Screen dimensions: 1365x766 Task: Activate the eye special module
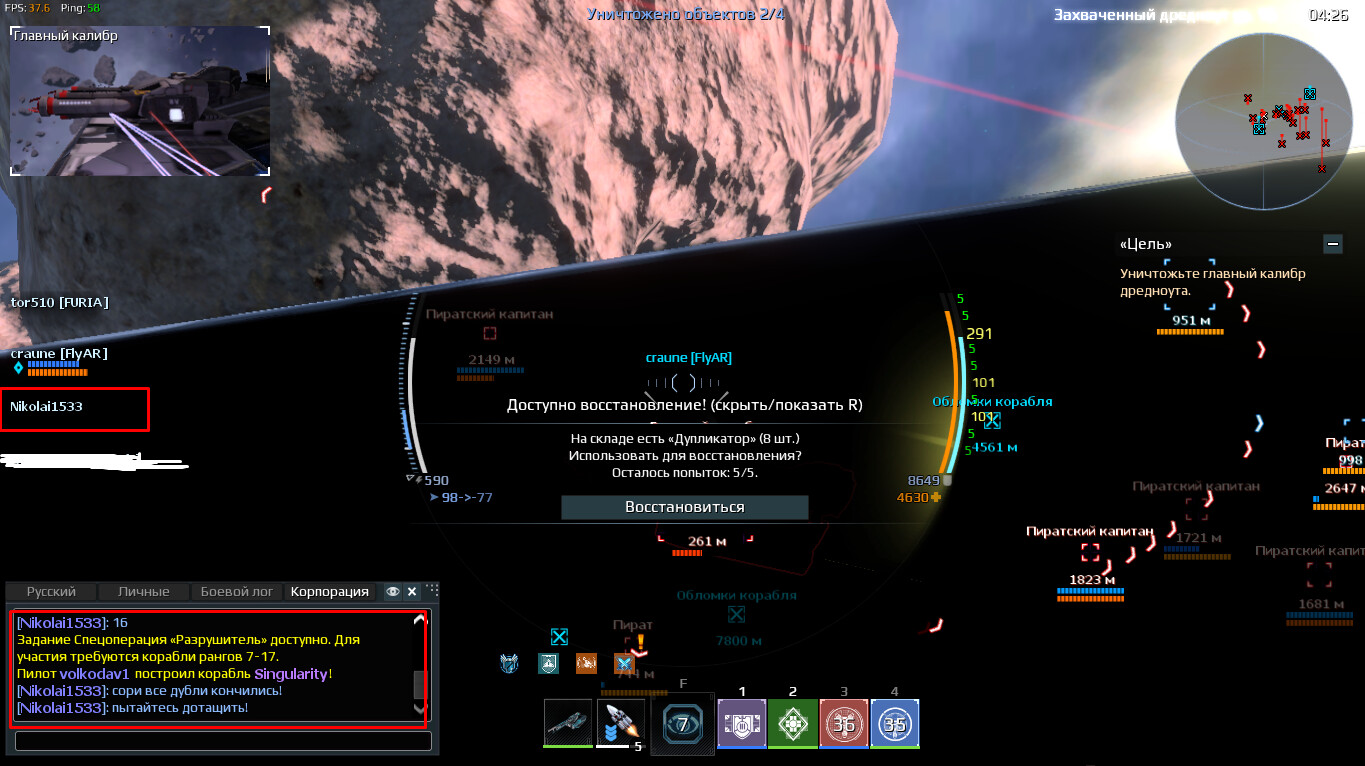click(682, 723)
